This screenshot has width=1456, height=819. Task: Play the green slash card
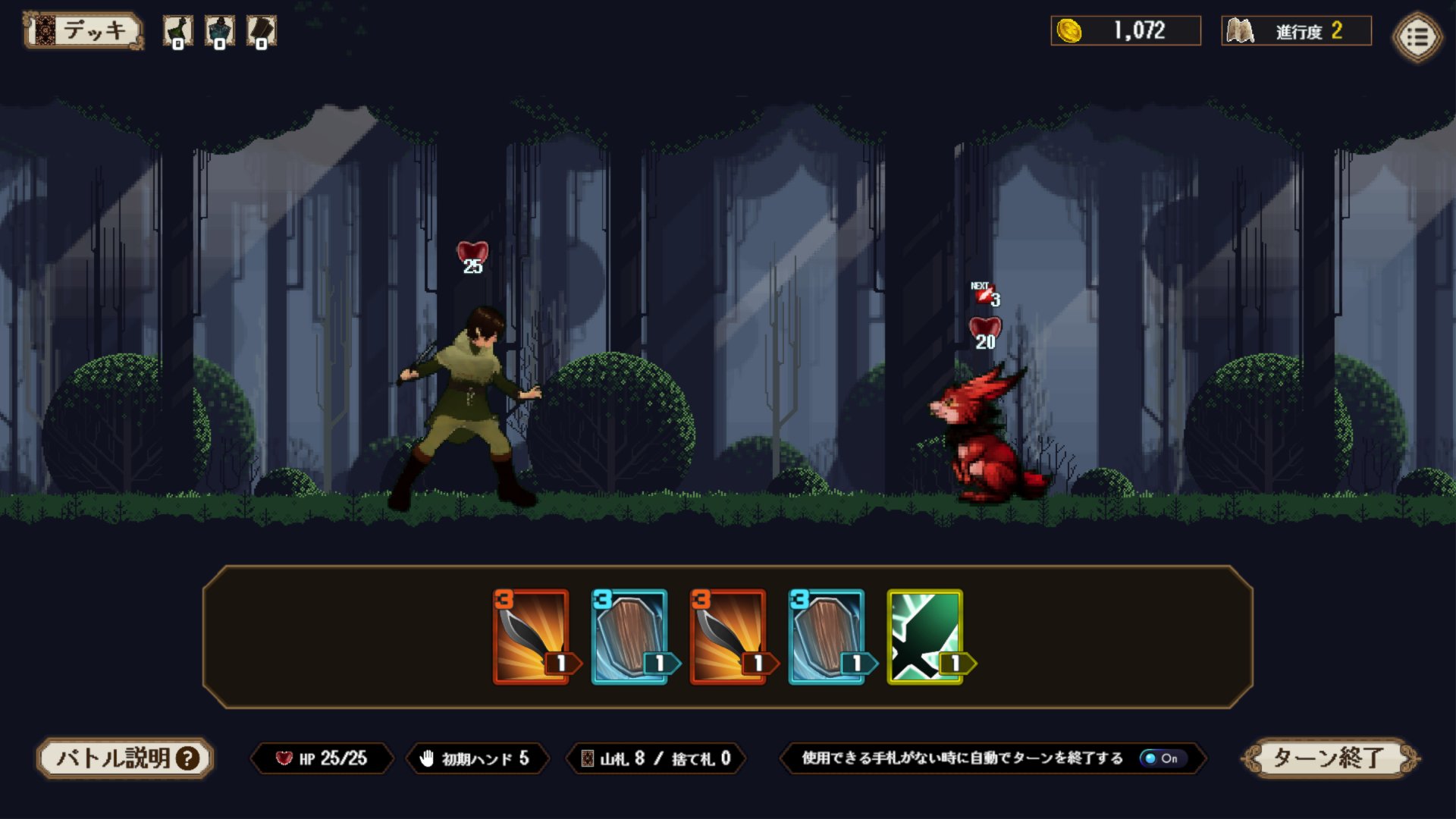(925, 637)
